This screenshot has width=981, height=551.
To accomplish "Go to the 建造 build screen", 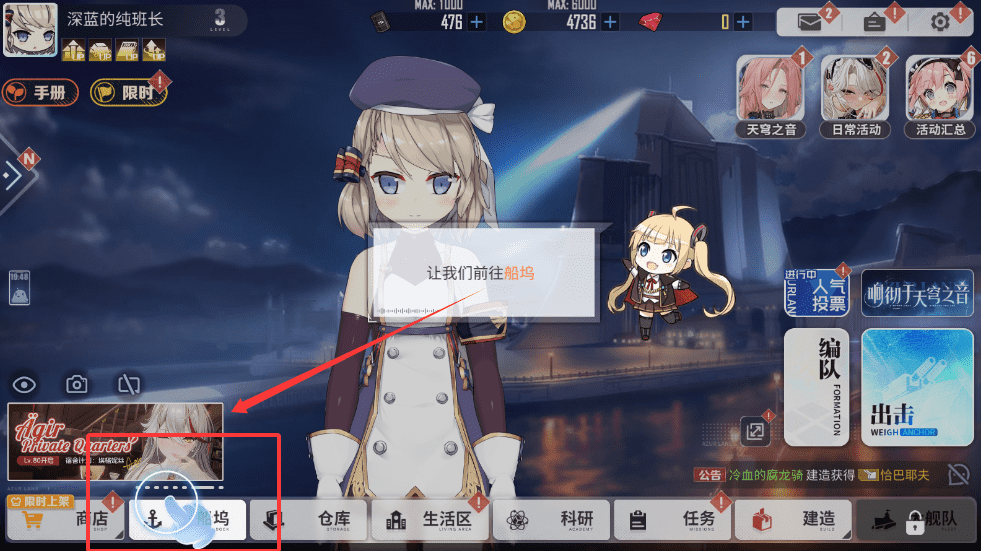I will [x=795, y=520].
